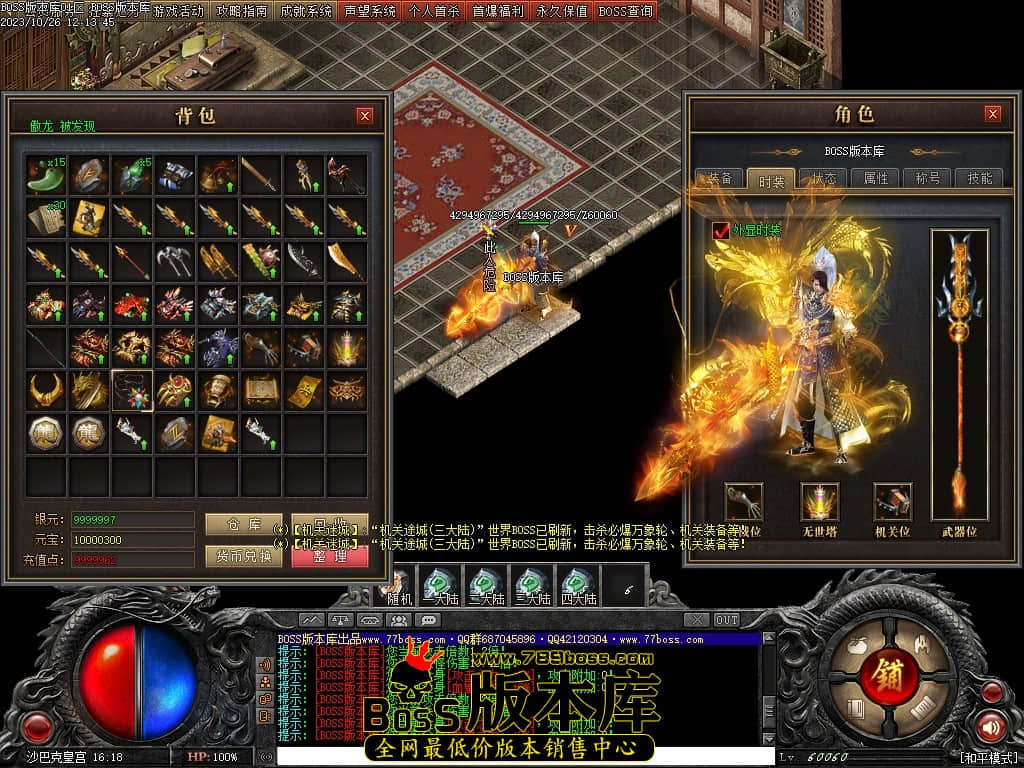Select the 机关位 mechanism slot

tap(892, 502)
